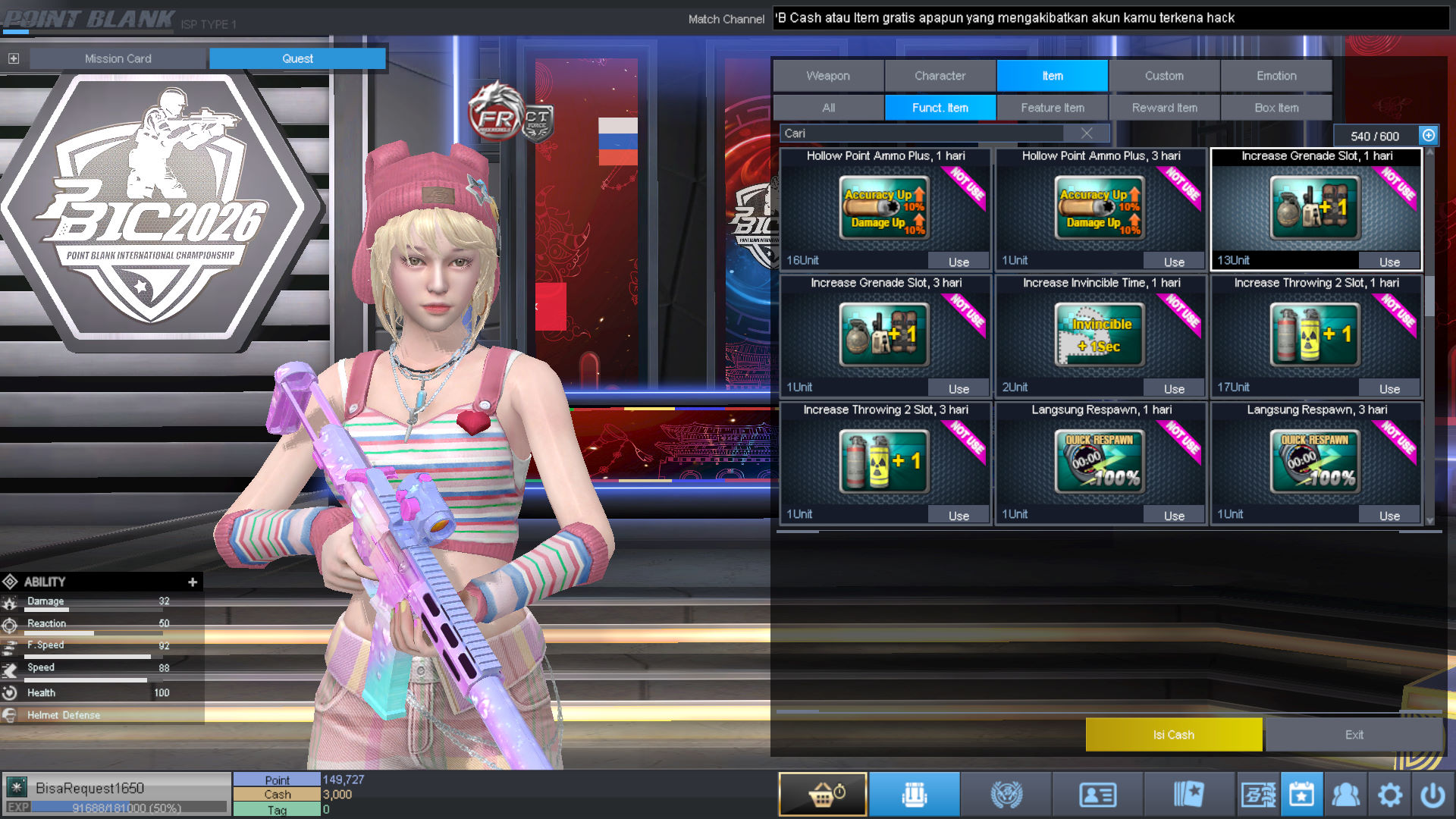Open the Box Item filter
This screenshot has width=1456, height=819.
point(1276,108)
